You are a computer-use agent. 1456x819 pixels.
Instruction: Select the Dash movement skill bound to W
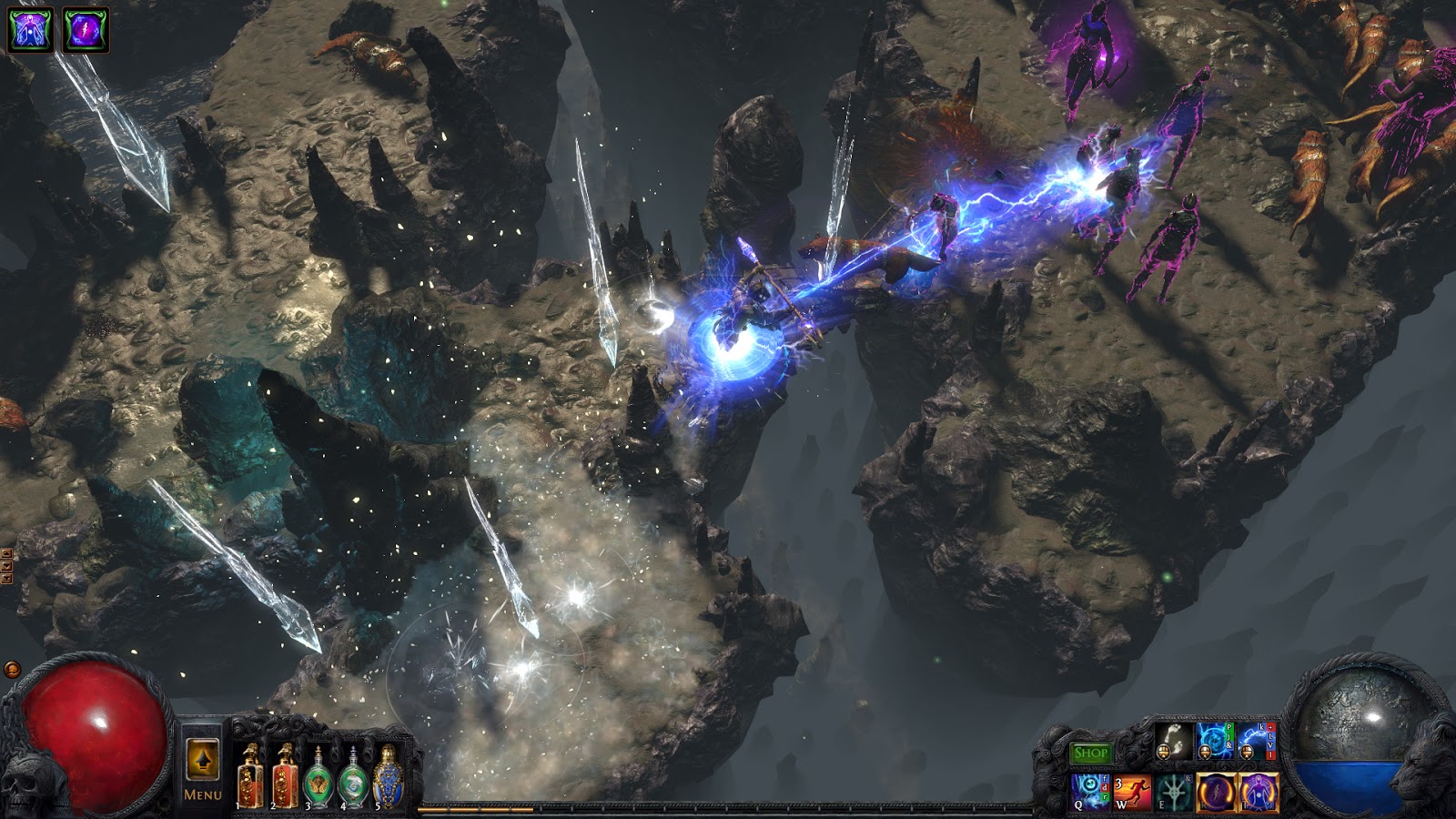[x=1132, y=793]
